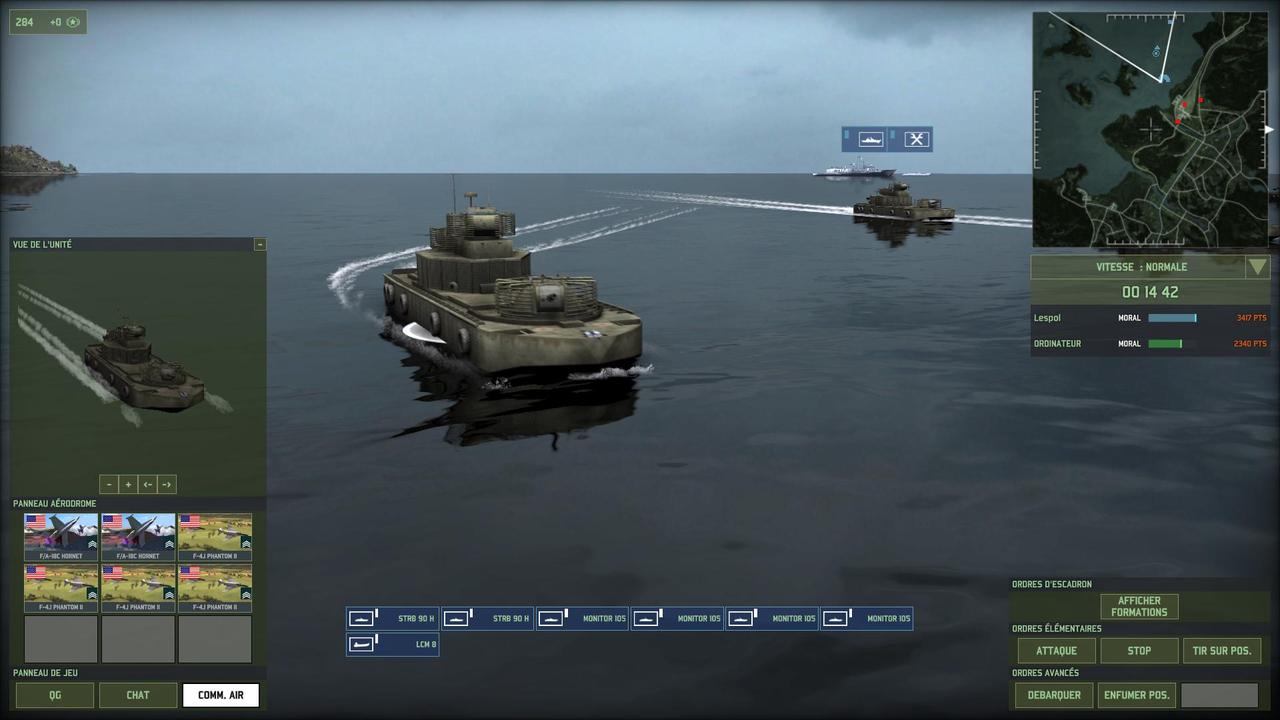This screenshot has width=1280, height=720.
Task: Select the crossed-tools supply unit label
Action: tap(916, 139)
